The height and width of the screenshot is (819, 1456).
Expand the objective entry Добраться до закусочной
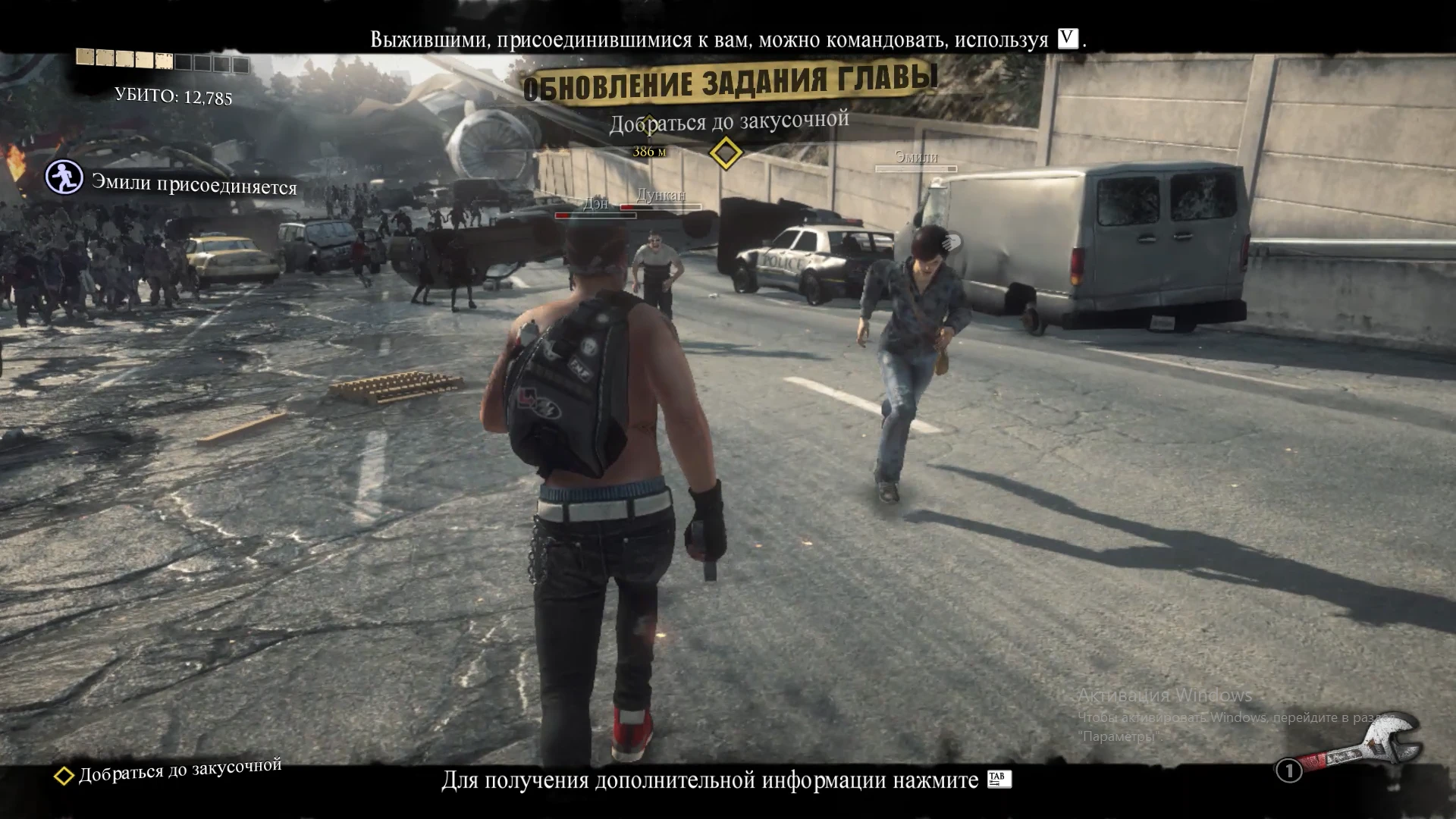pos(179,775)
